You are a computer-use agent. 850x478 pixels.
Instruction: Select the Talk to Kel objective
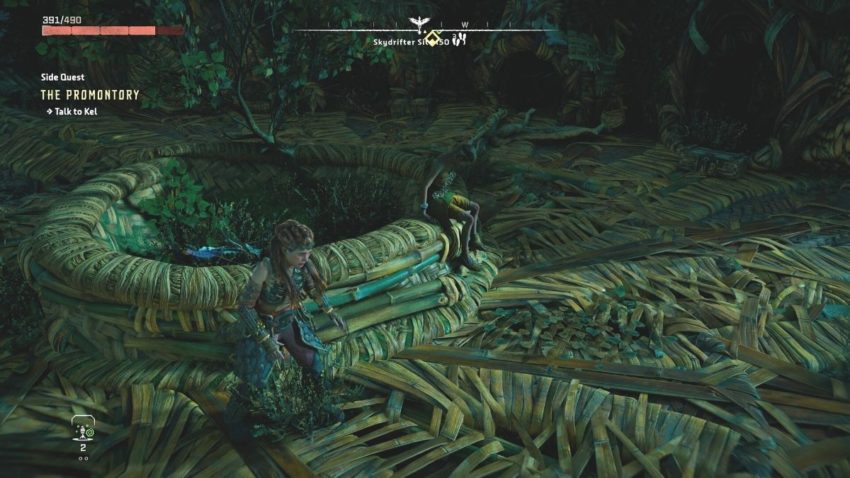point(74,111)
